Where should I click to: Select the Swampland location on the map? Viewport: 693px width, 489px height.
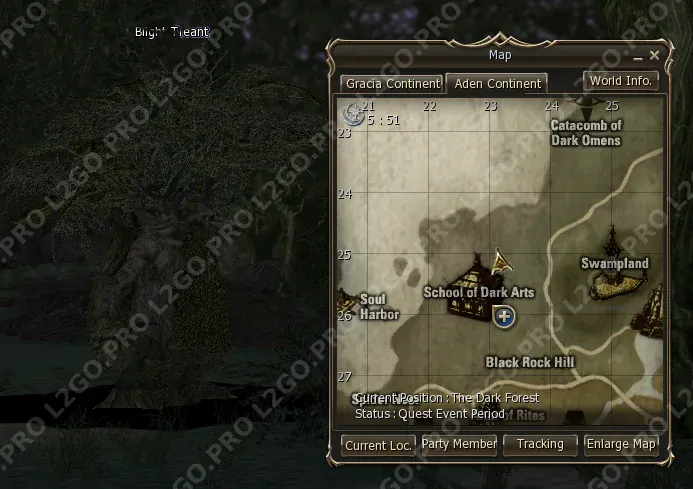[x=615, y=264]
